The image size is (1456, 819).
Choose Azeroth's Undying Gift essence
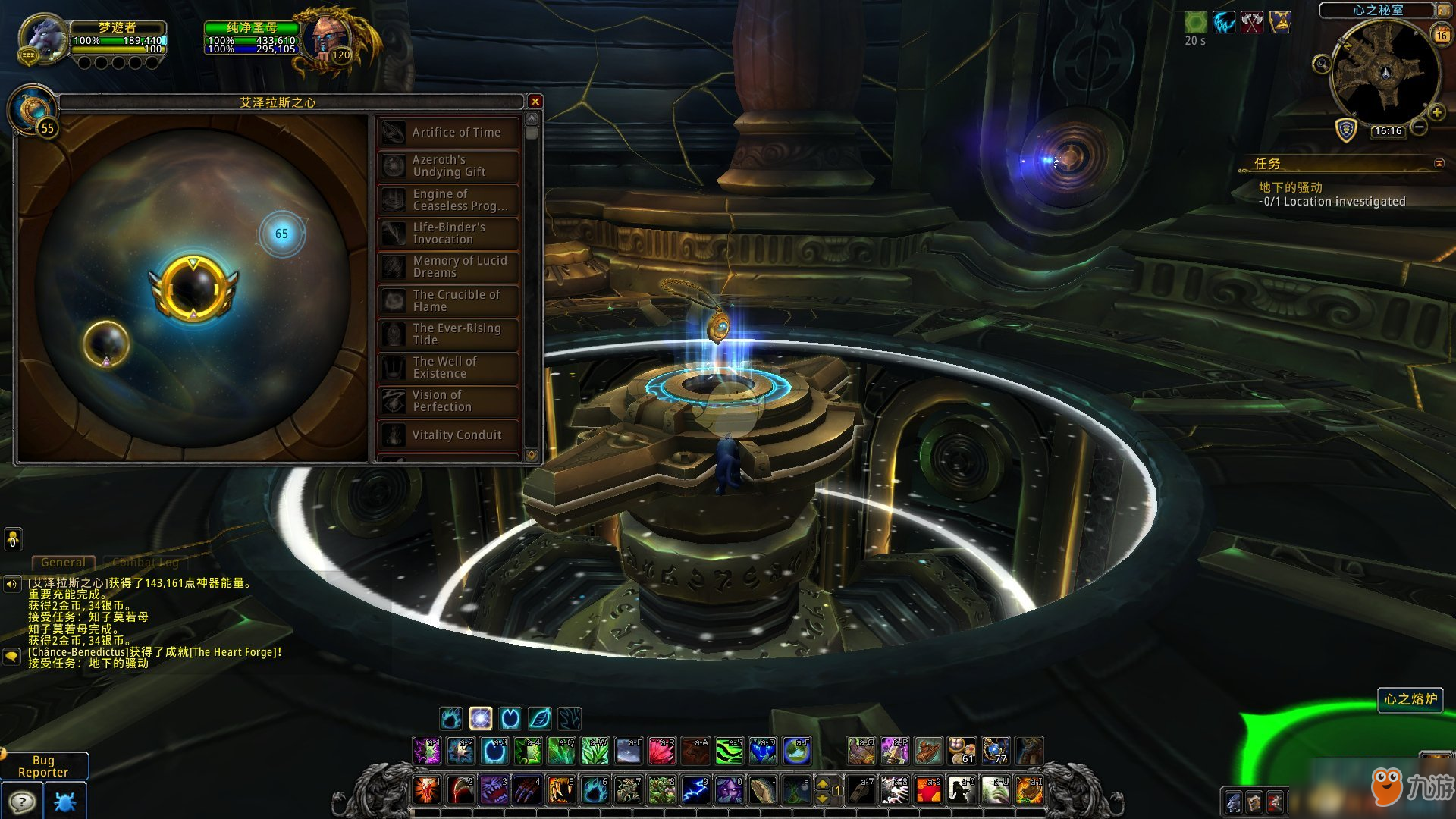click(448, 166)
